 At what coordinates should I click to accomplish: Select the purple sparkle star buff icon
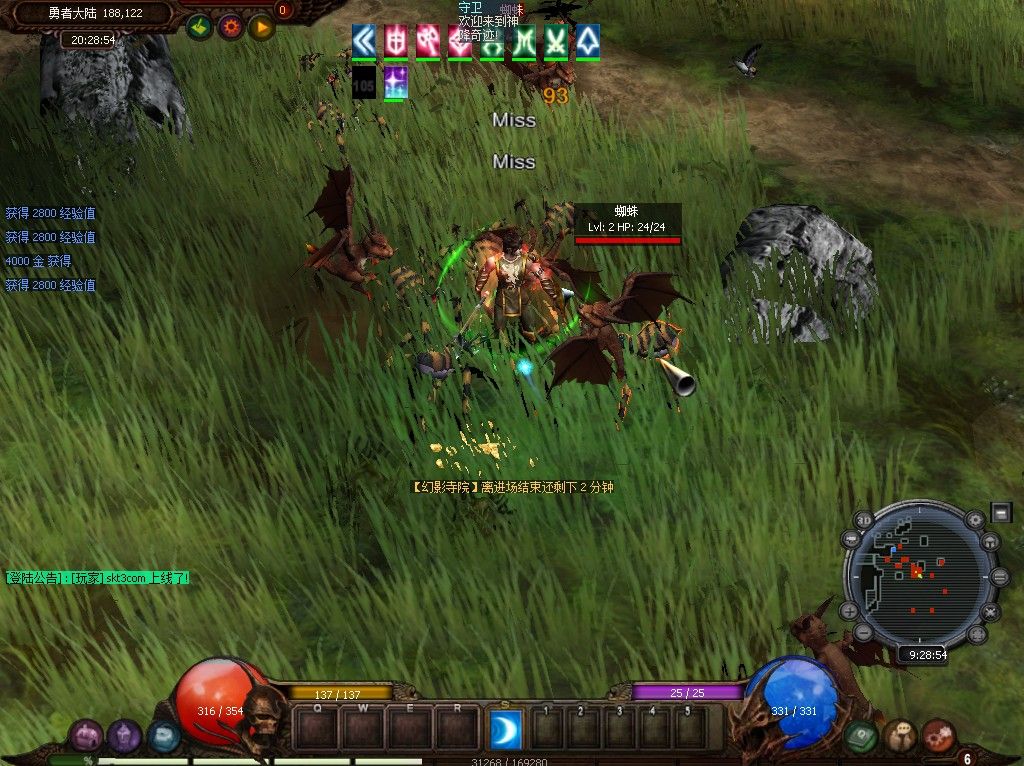[x=395, y=82]
